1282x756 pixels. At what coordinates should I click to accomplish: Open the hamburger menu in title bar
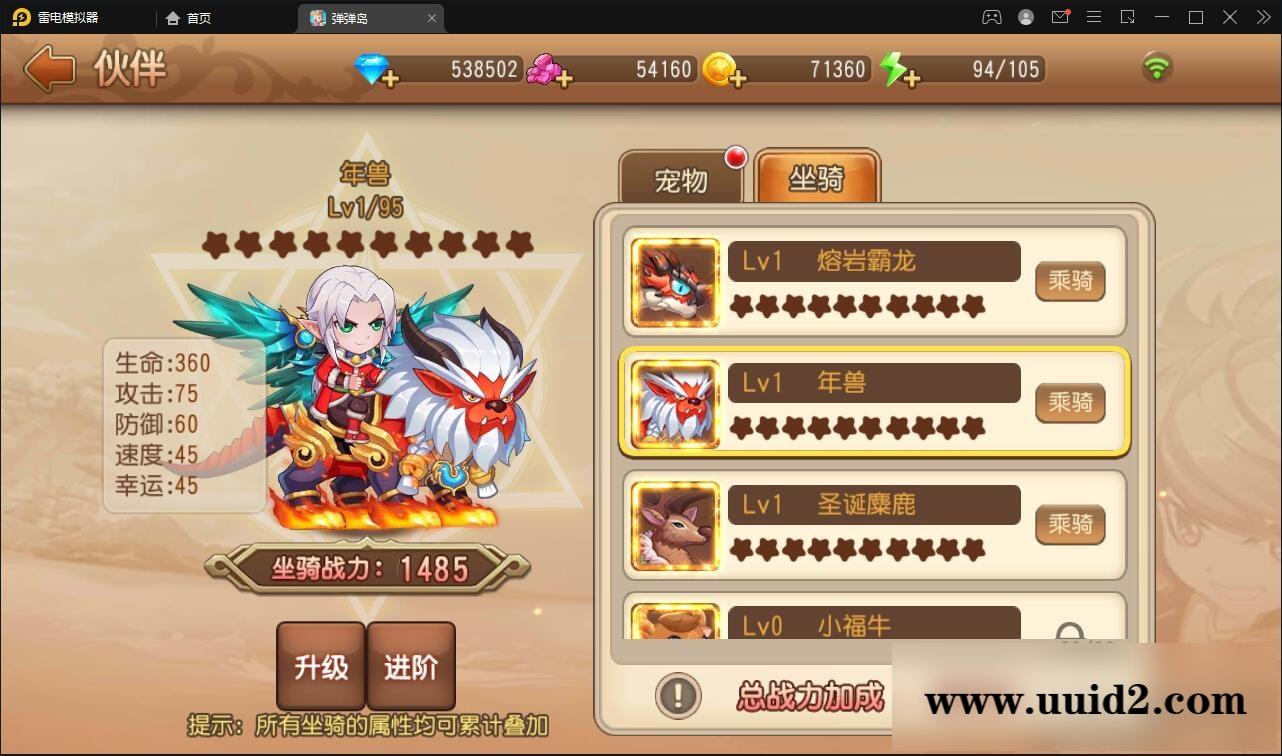click(1093, 17)
